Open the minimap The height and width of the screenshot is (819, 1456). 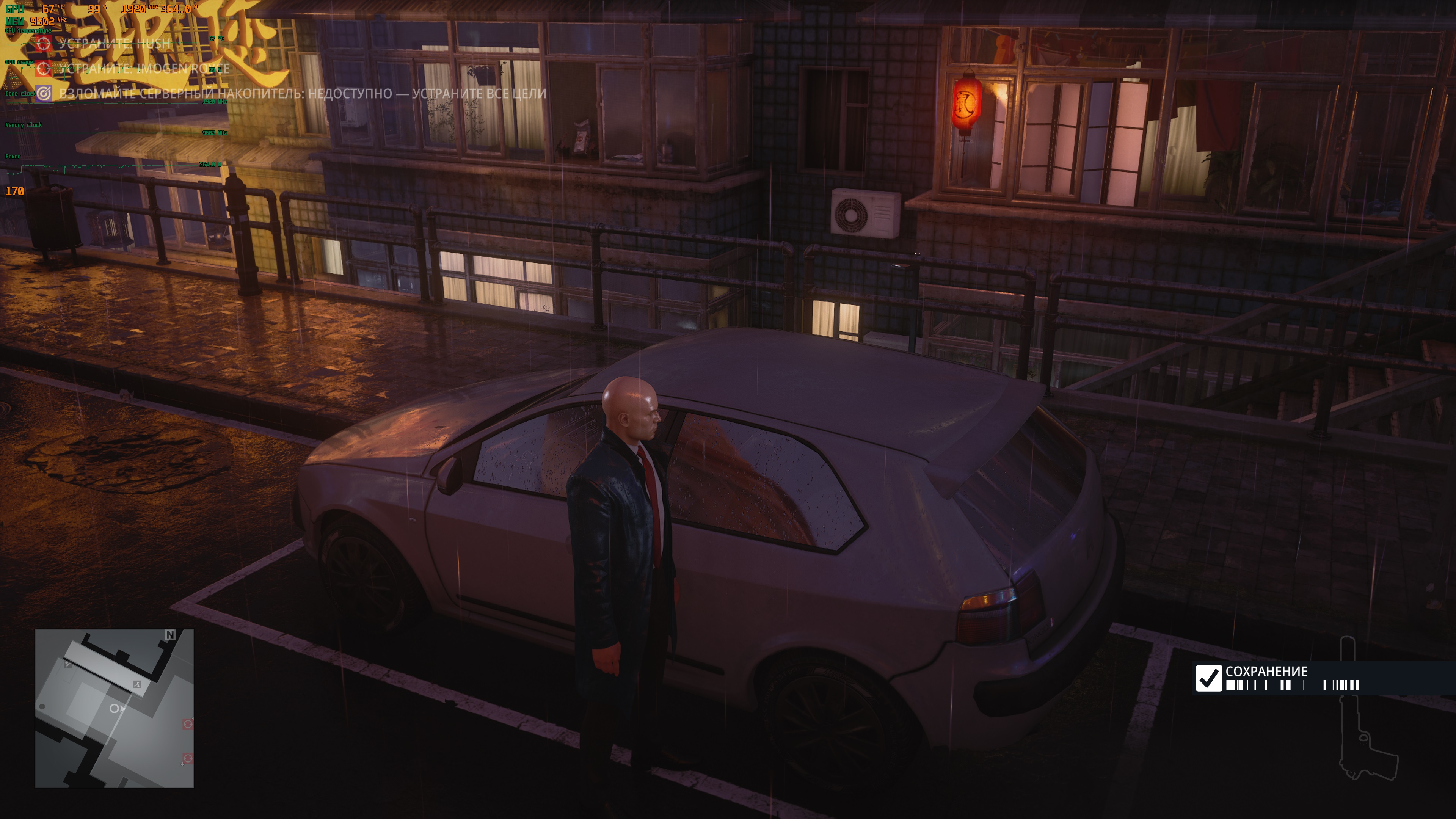[114, 708]
